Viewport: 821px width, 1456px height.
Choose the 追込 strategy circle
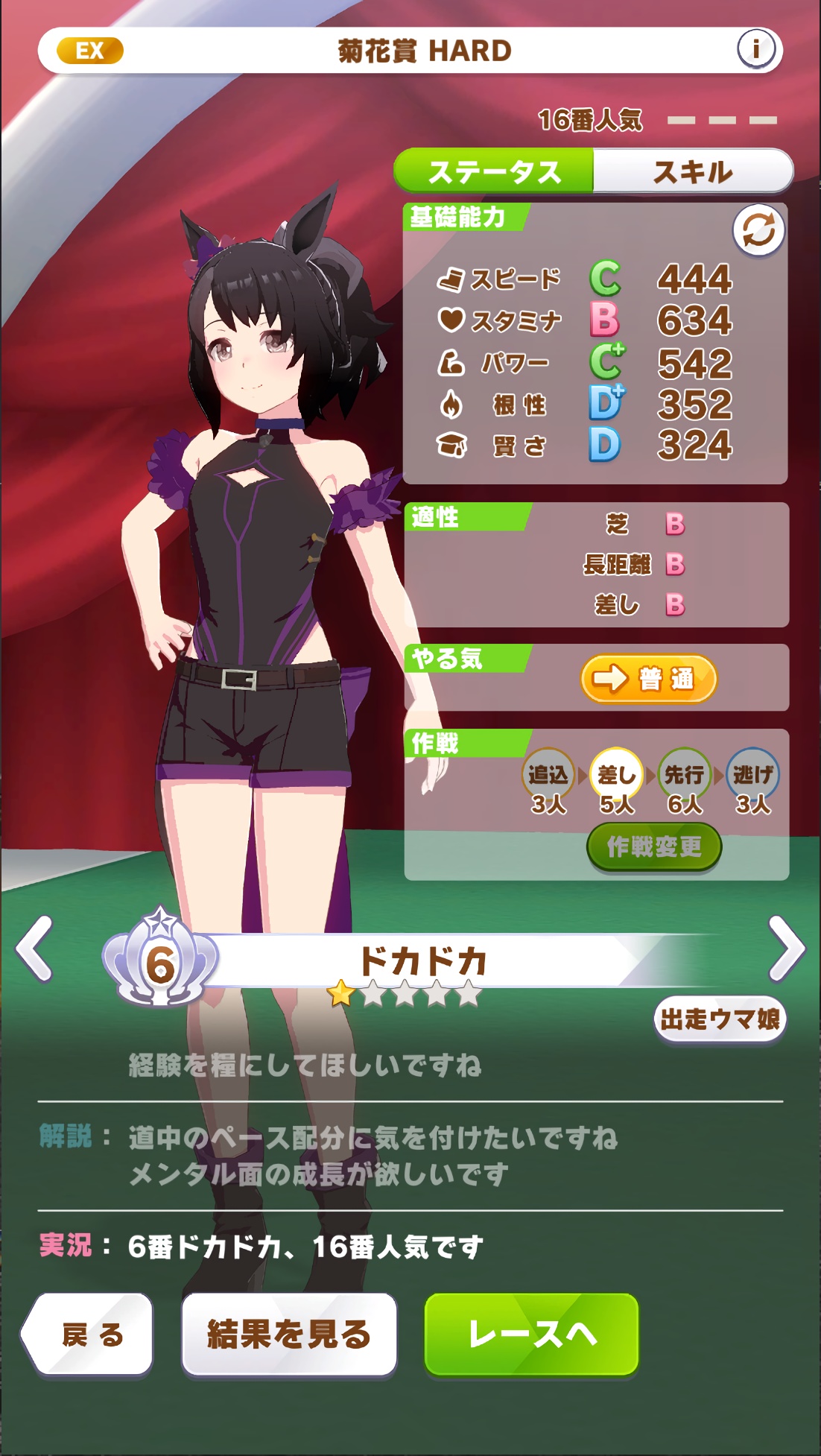[548, 775]
